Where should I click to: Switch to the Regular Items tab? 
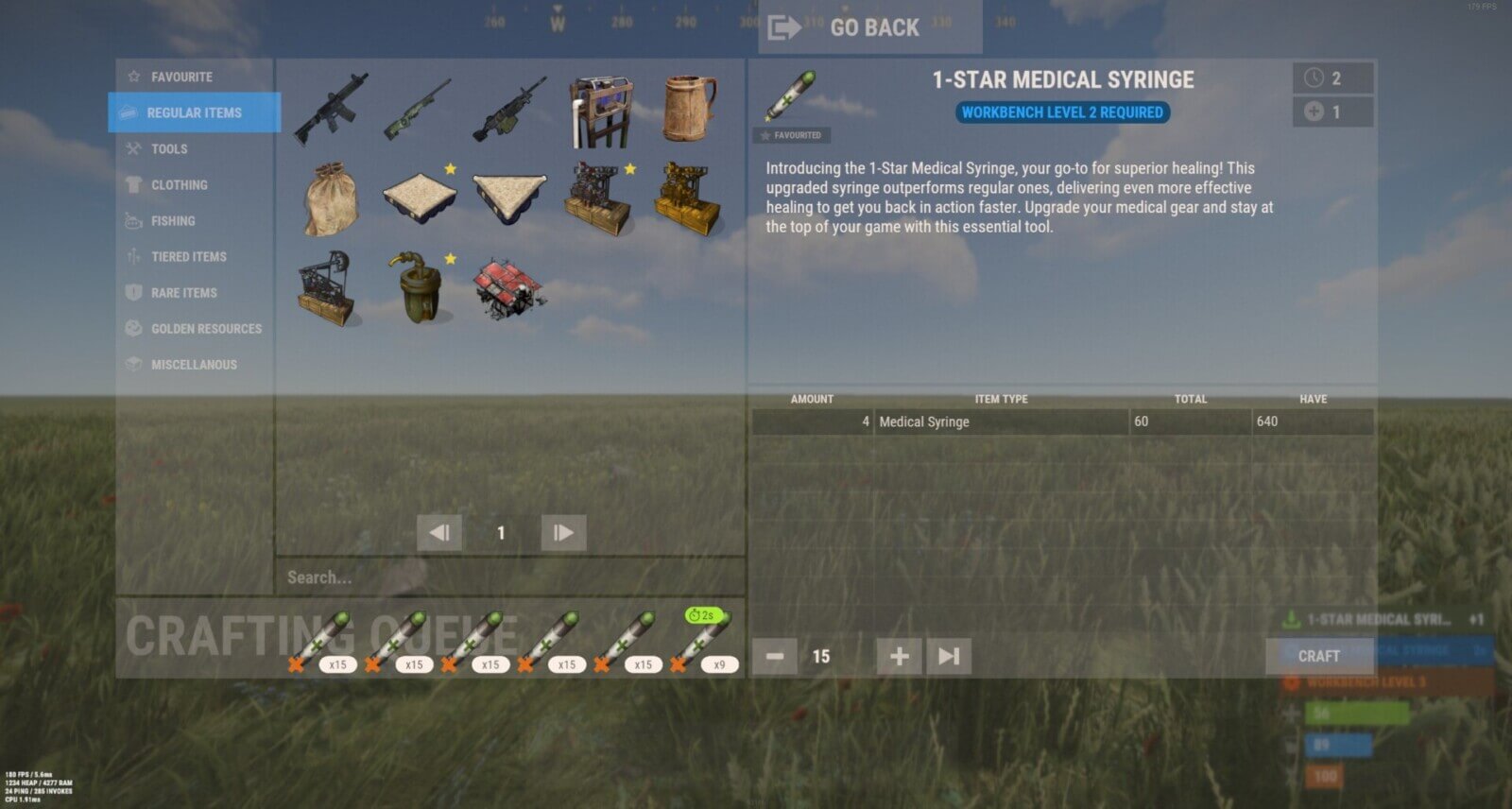pyautogui.click(x=193, y=112)
